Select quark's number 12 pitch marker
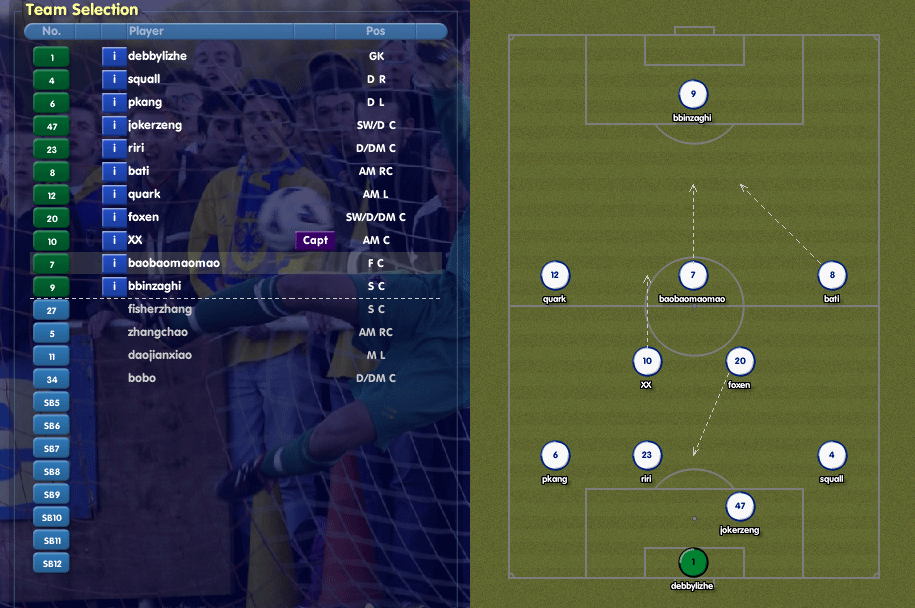Image resolution: width=915 pixels, height=608 pixels. tap(555, 275)
